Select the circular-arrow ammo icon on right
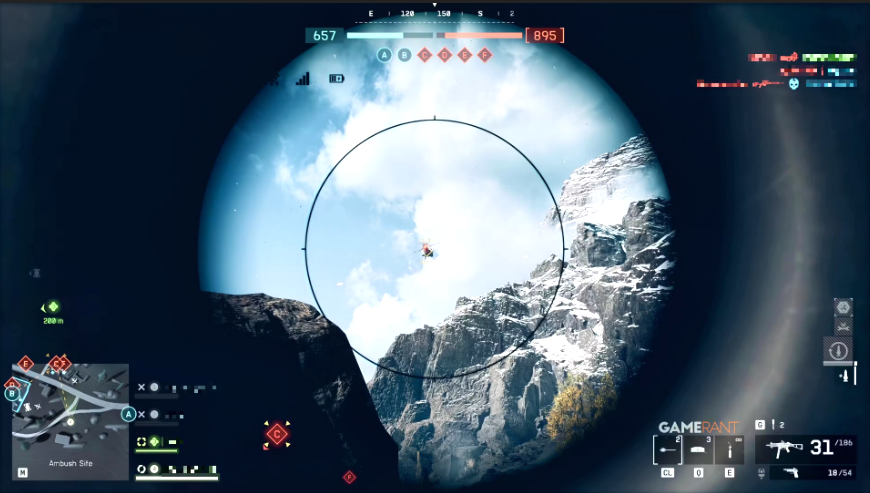 click(838, 351)
